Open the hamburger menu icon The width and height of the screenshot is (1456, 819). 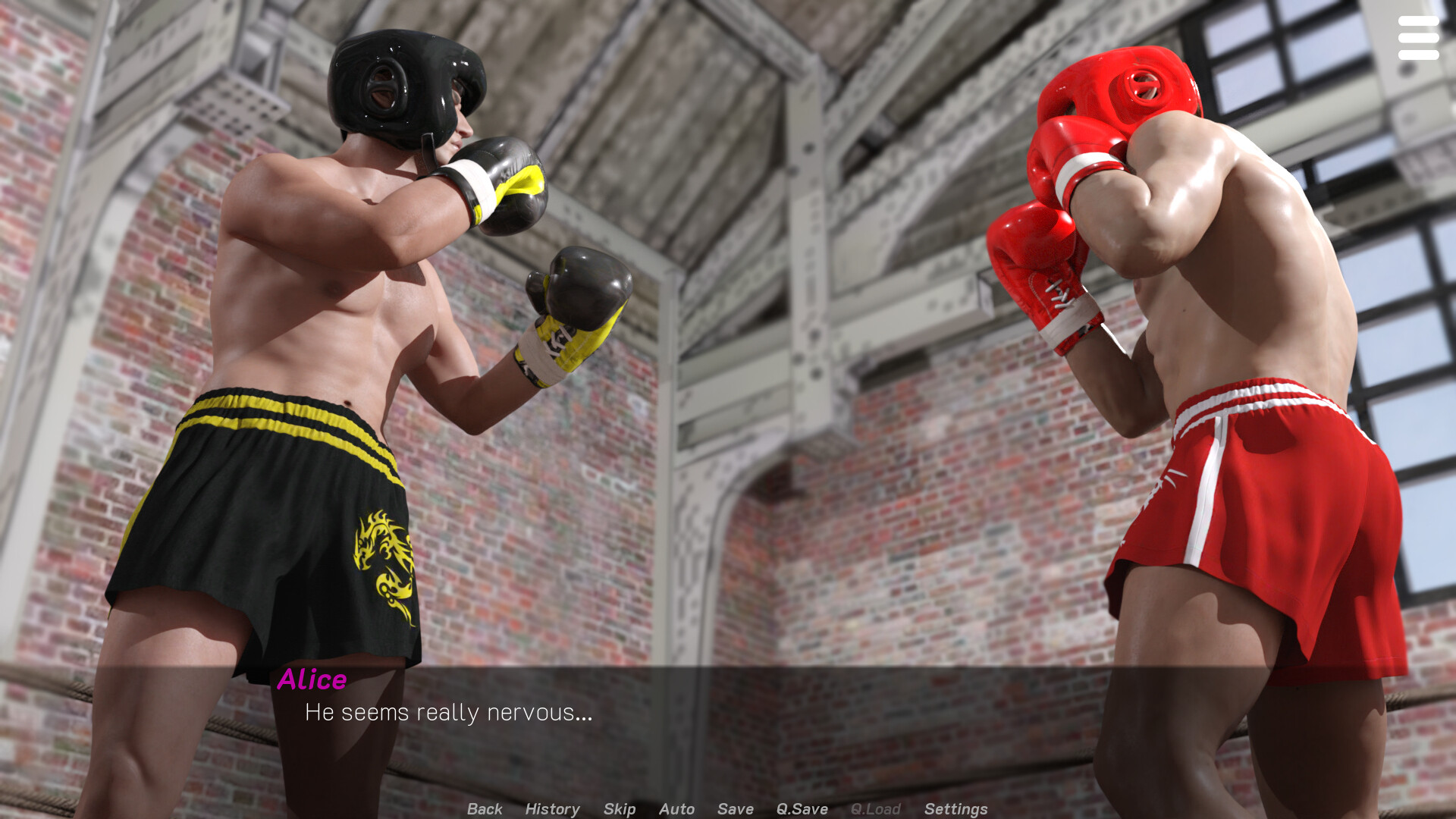(x=1417, y=36)
